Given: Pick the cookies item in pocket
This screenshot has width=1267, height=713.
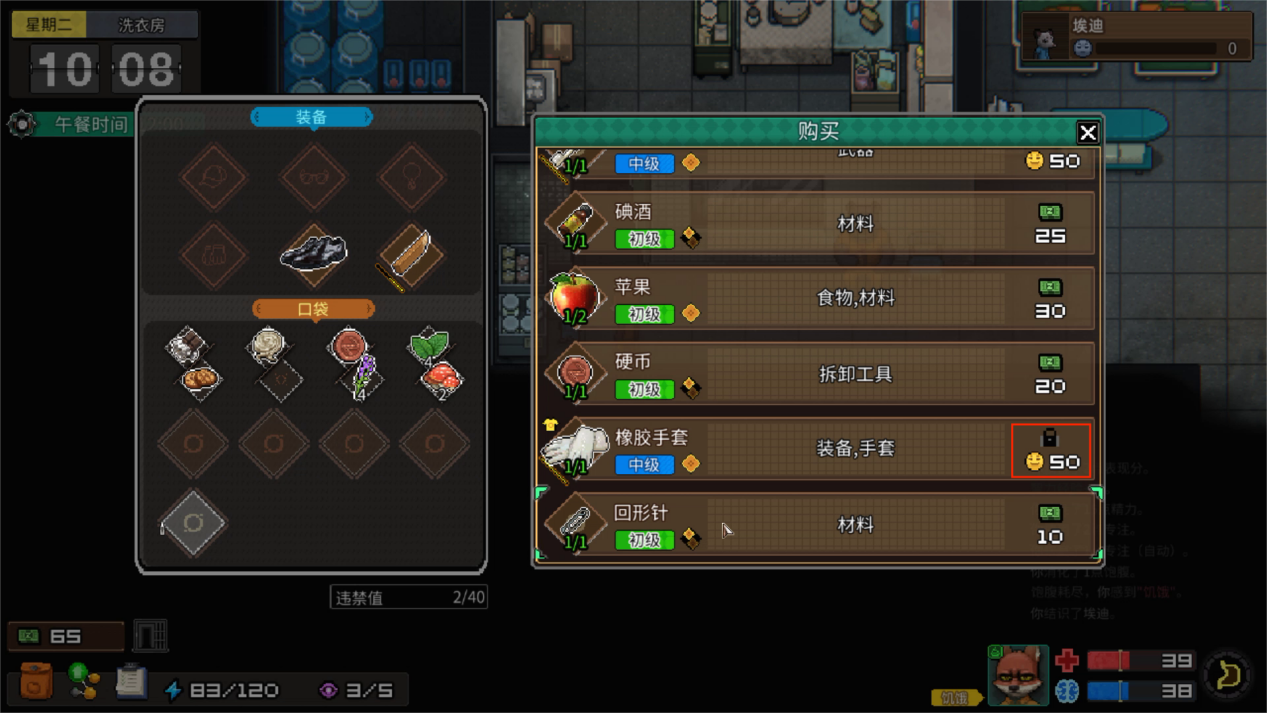Looking at the screenshot, I should [199, 379].
